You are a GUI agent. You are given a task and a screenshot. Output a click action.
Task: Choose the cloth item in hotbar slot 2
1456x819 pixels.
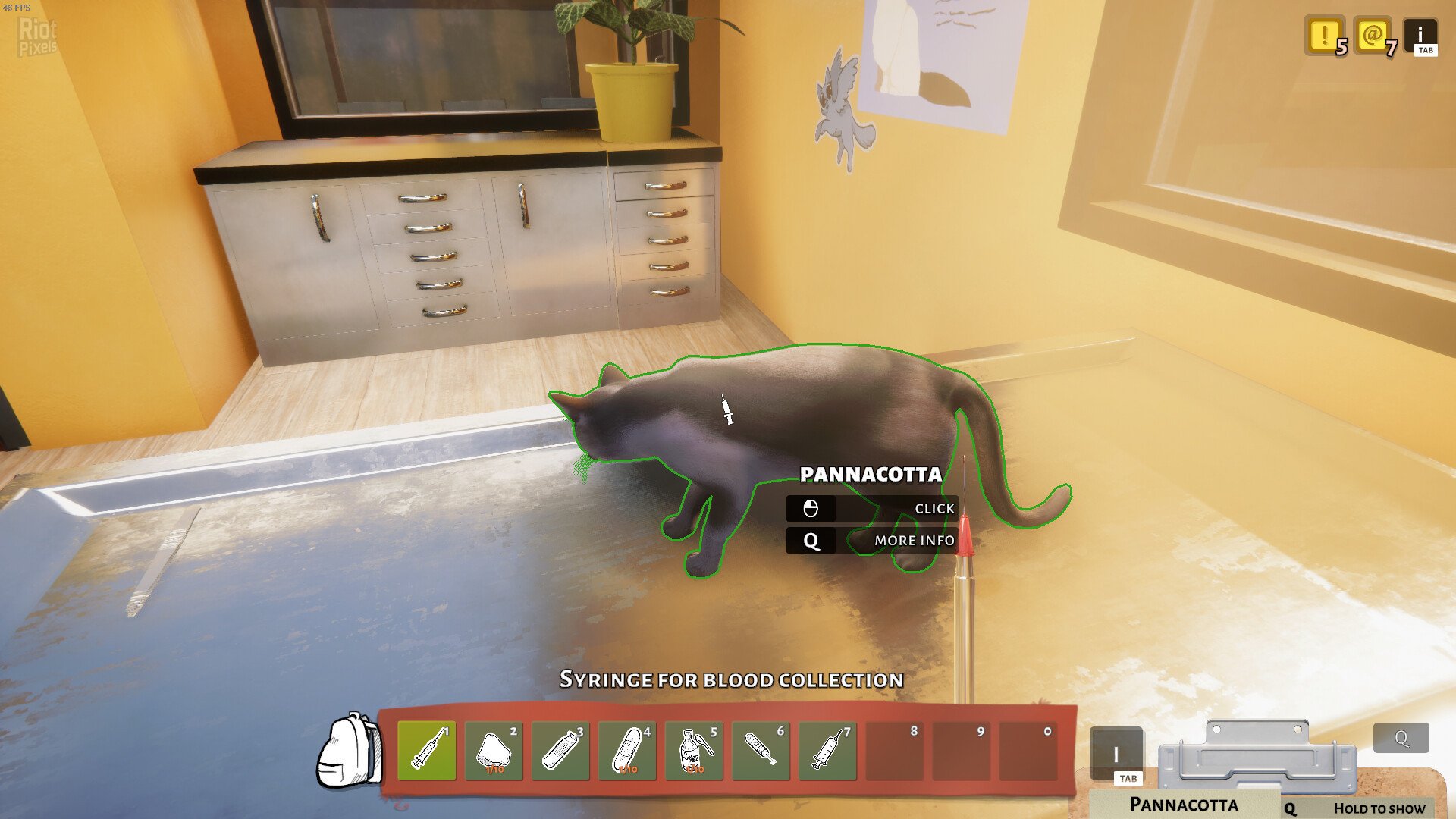[x=494, y=751]
